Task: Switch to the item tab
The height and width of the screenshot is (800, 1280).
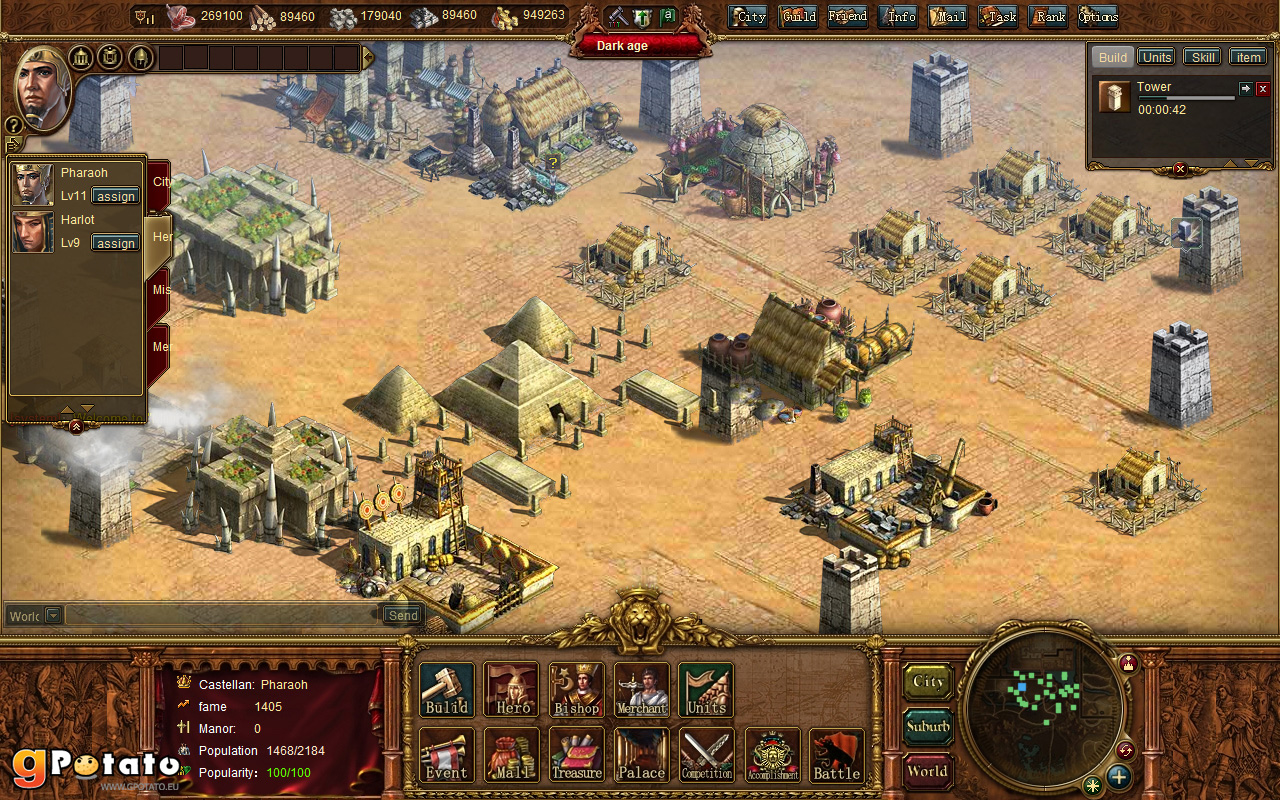Action: (1248, 57)
